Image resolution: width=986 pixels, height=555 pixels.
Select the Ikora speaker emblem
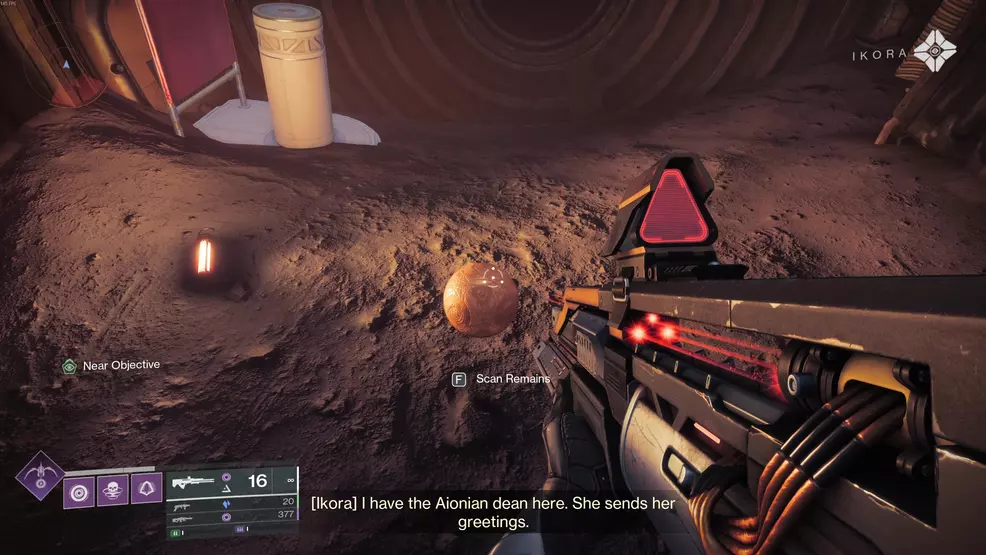[935, 50]
